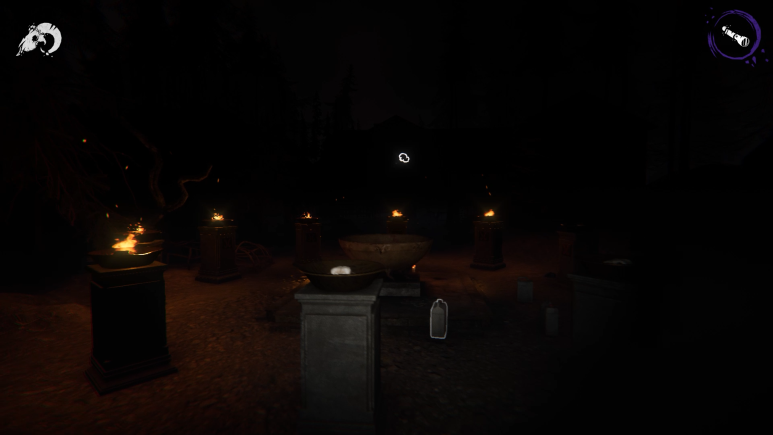Click the ram skull icon
This screenshot has height=435, width=773.
coord(39,39)
